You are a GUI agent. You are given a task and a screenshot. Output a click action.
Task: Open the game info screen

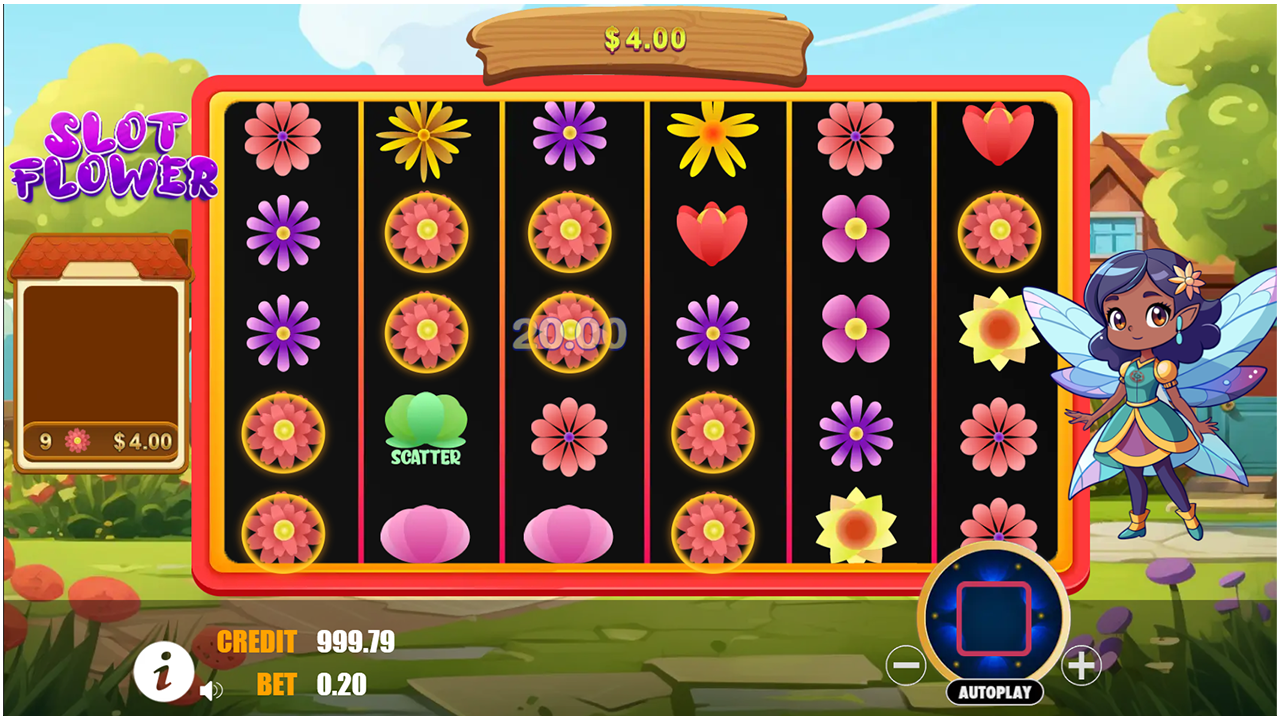click(165, 671)
